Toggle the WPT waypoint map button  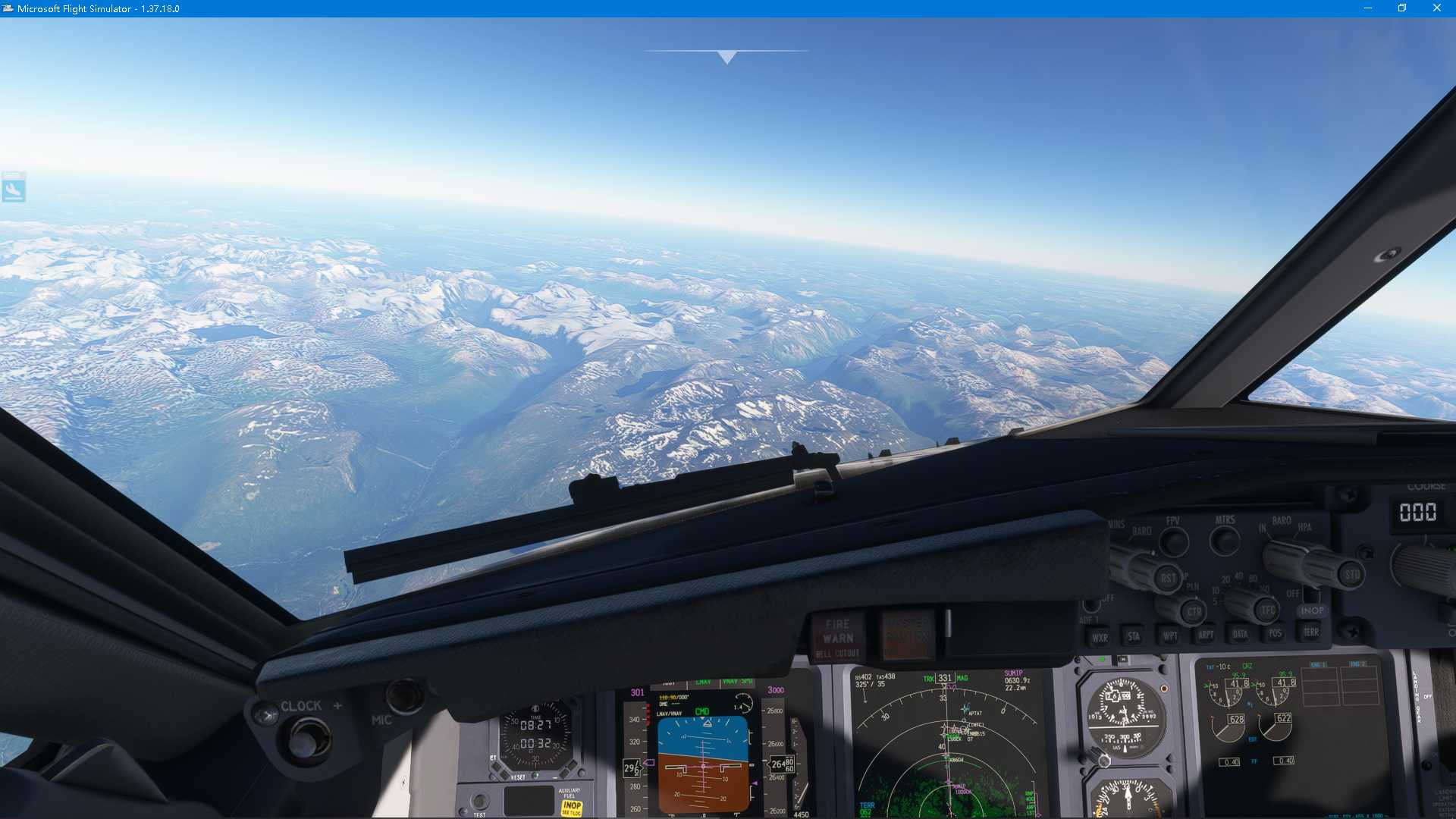1170,635
